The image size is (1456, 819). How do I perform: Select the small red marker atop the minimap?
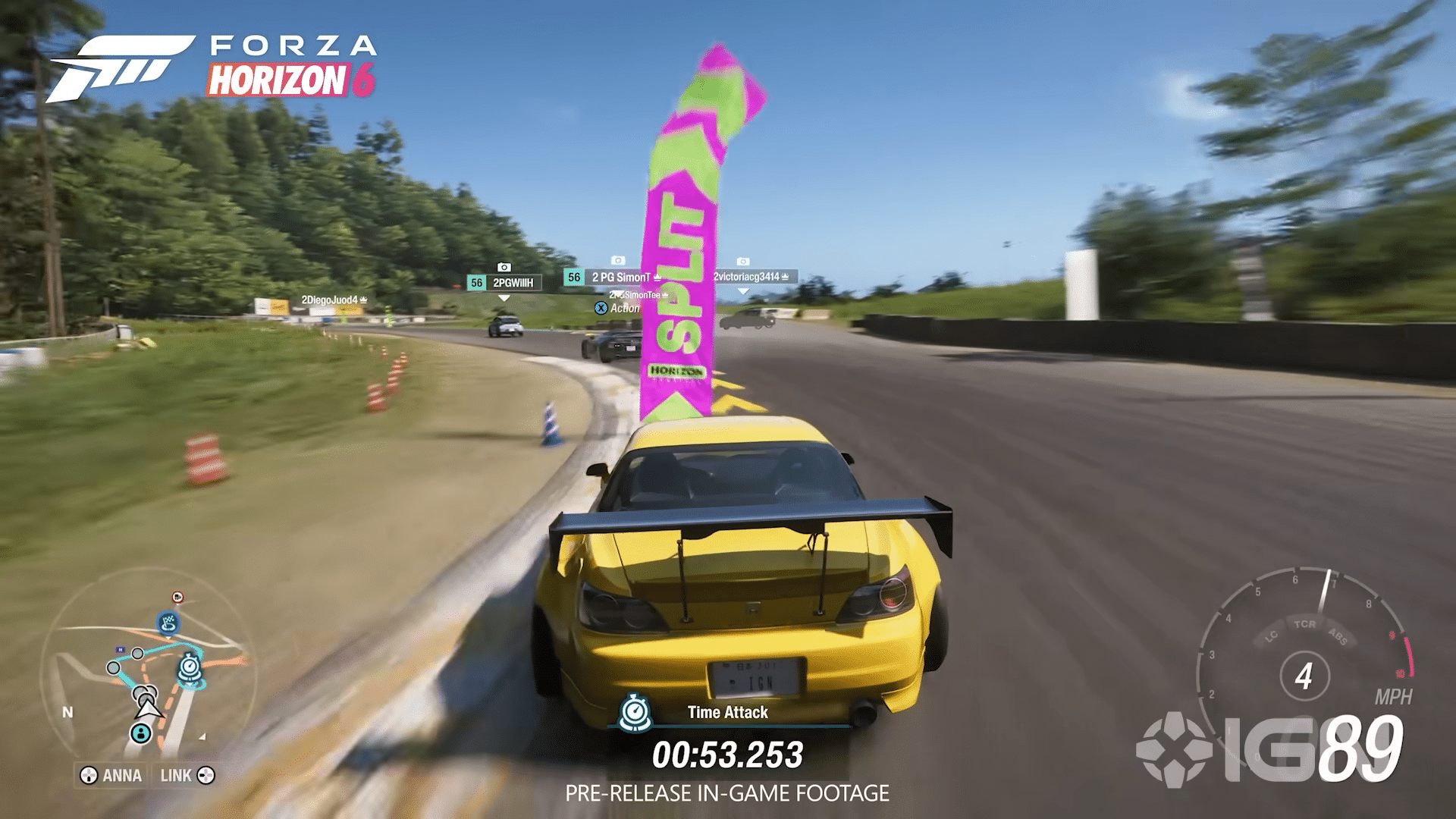click(177, 598)
